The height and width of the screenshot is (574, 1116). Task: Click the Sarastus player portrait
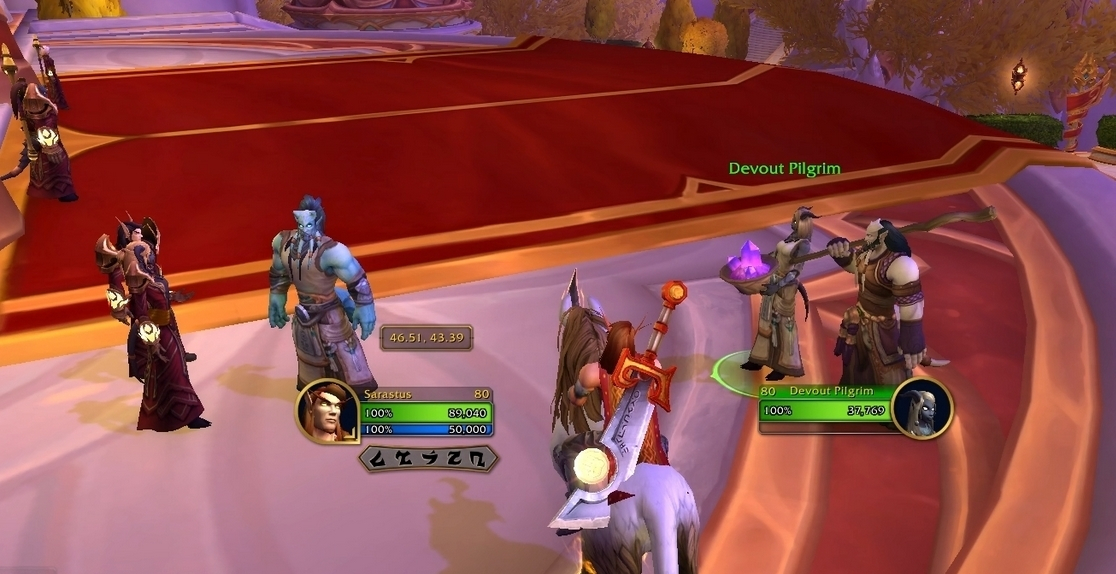(x=327, y=411)
